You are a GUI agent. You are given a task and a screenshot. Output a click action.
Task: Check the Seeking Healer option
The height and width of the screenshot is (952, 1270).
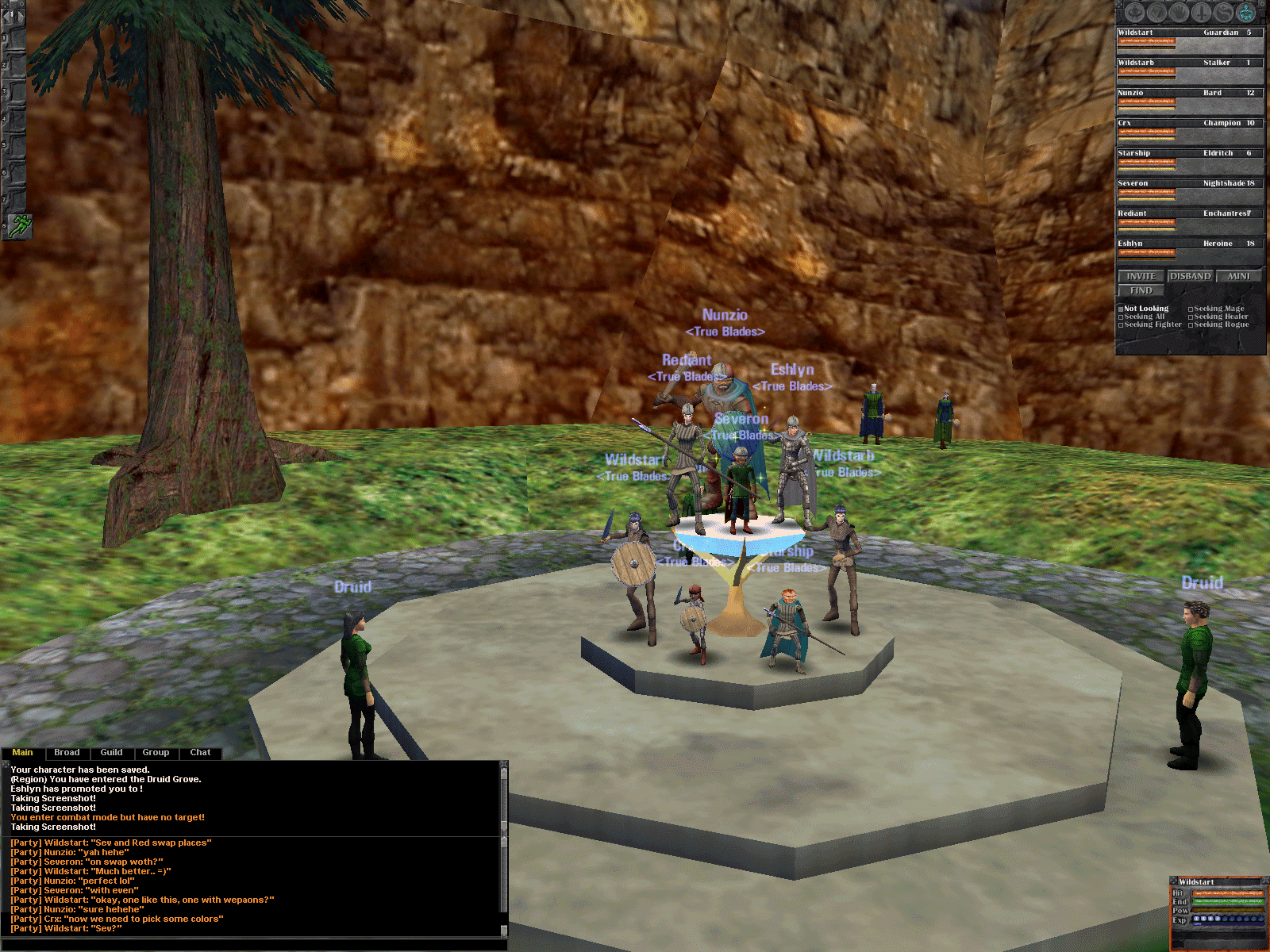coord(1191,317)
